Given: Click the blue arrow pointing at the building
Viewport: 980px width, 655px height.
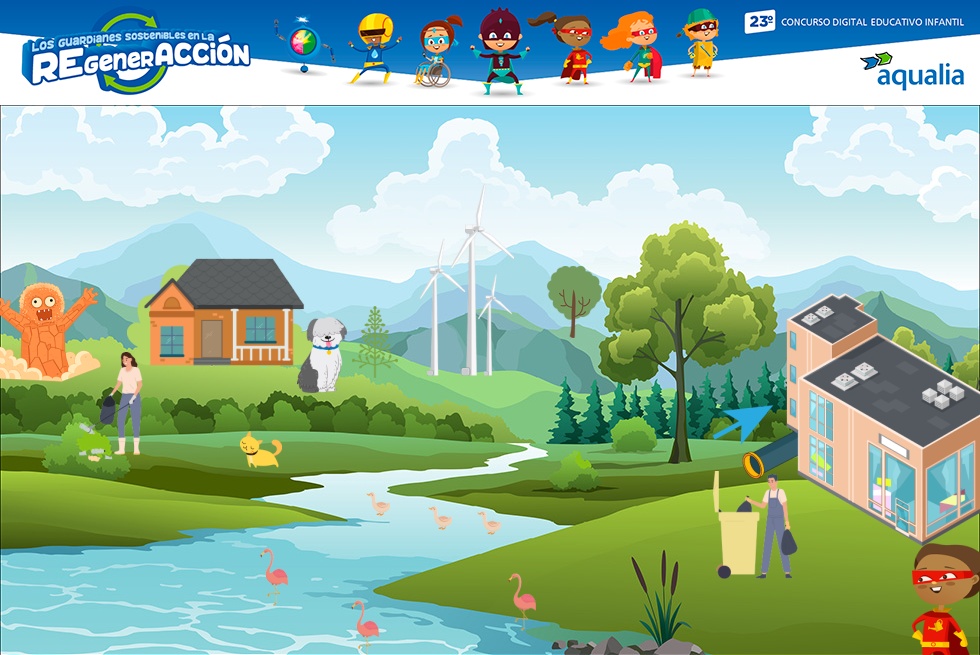Looking at the screenshot, I should tap(742, 422).
